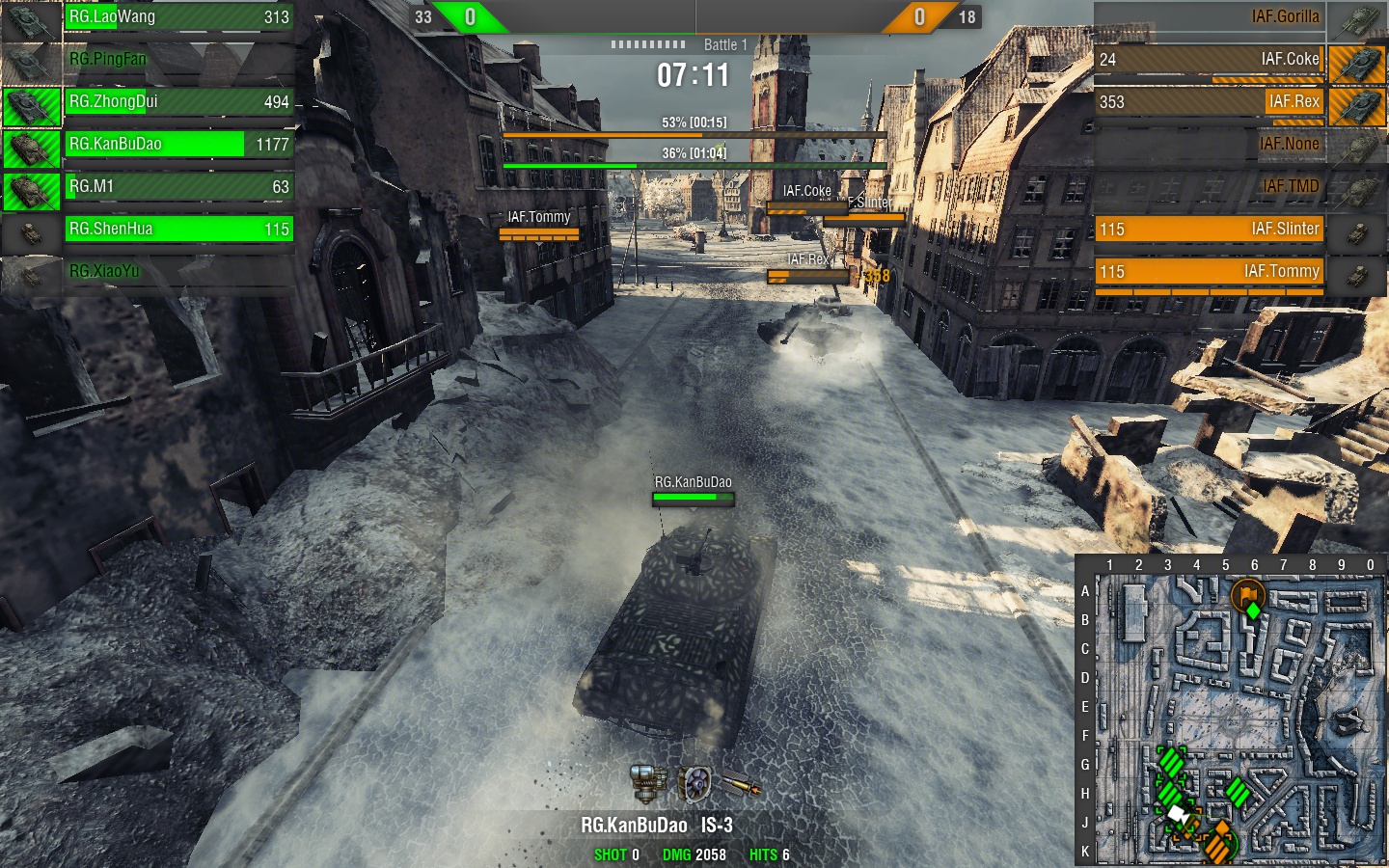Screen dimensions: 1389x868
Task: Pick RG.ShenHua in the player list
Action: click(x=178, y=230)
